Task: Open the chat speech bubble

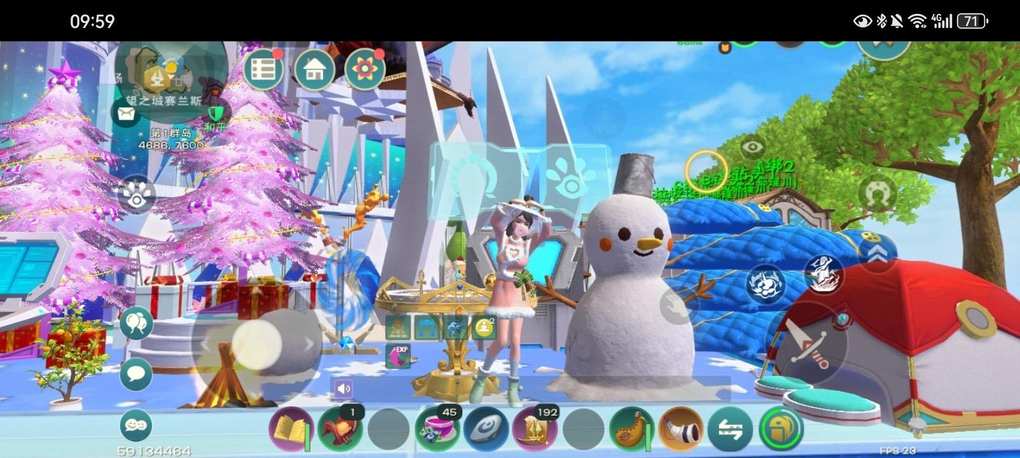Action: tap(136, 374)
